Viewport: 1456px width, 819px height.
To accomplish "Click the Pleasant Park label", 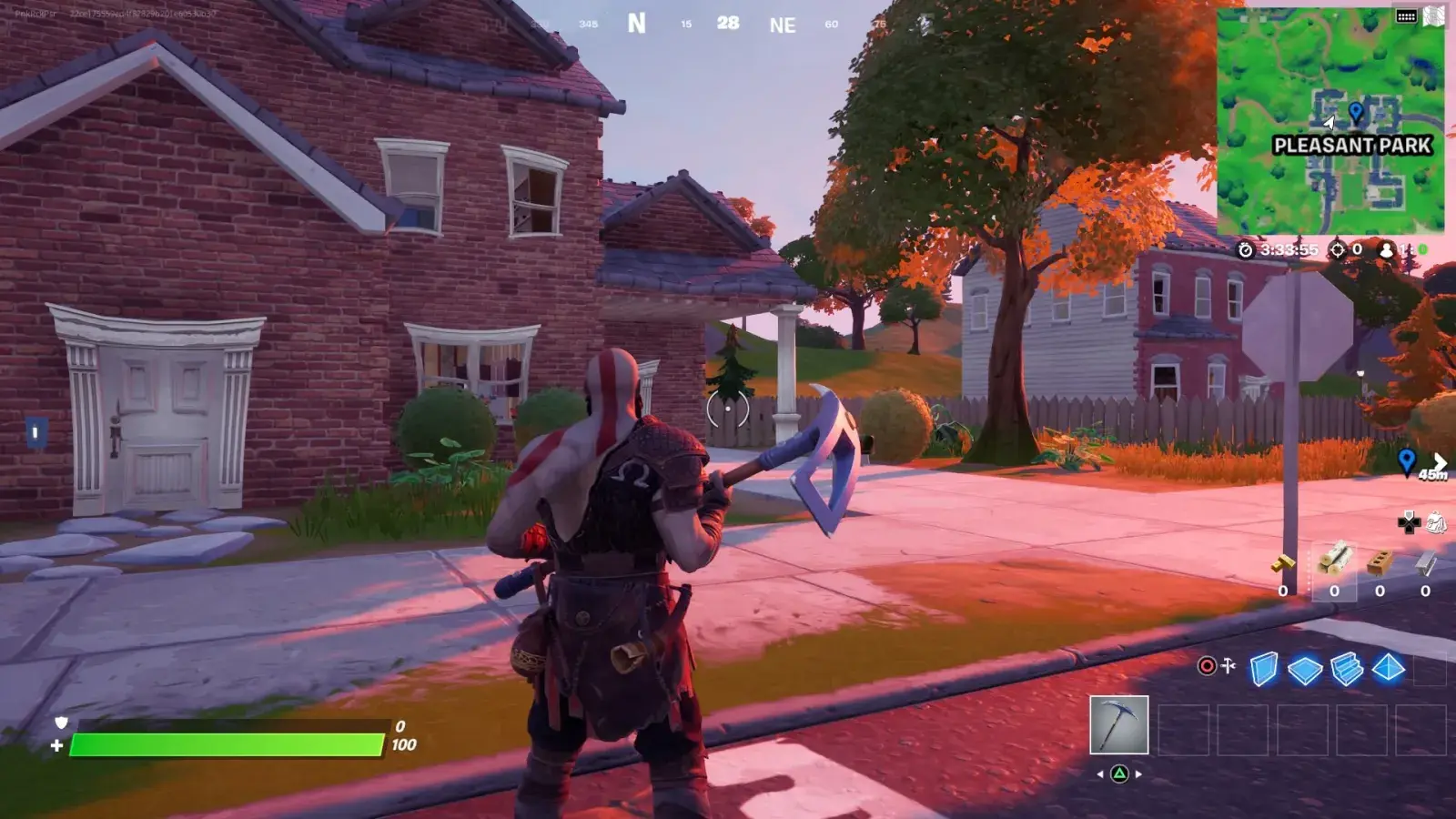I will click(x=1355, y=143).
